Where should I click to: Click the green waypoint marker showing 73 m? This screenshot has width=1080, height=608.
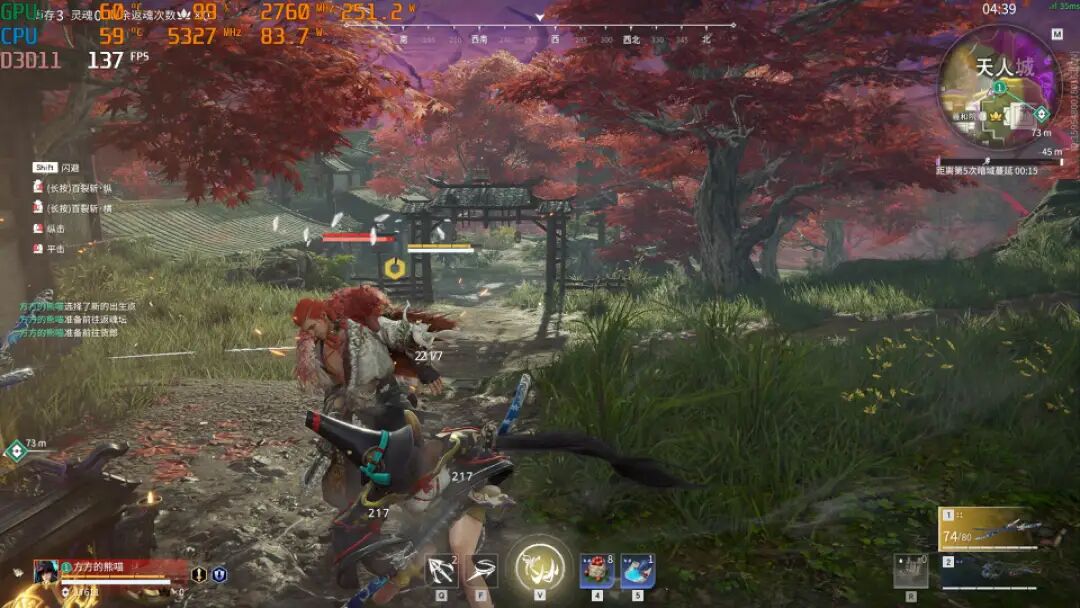click(x=16, y=451)
